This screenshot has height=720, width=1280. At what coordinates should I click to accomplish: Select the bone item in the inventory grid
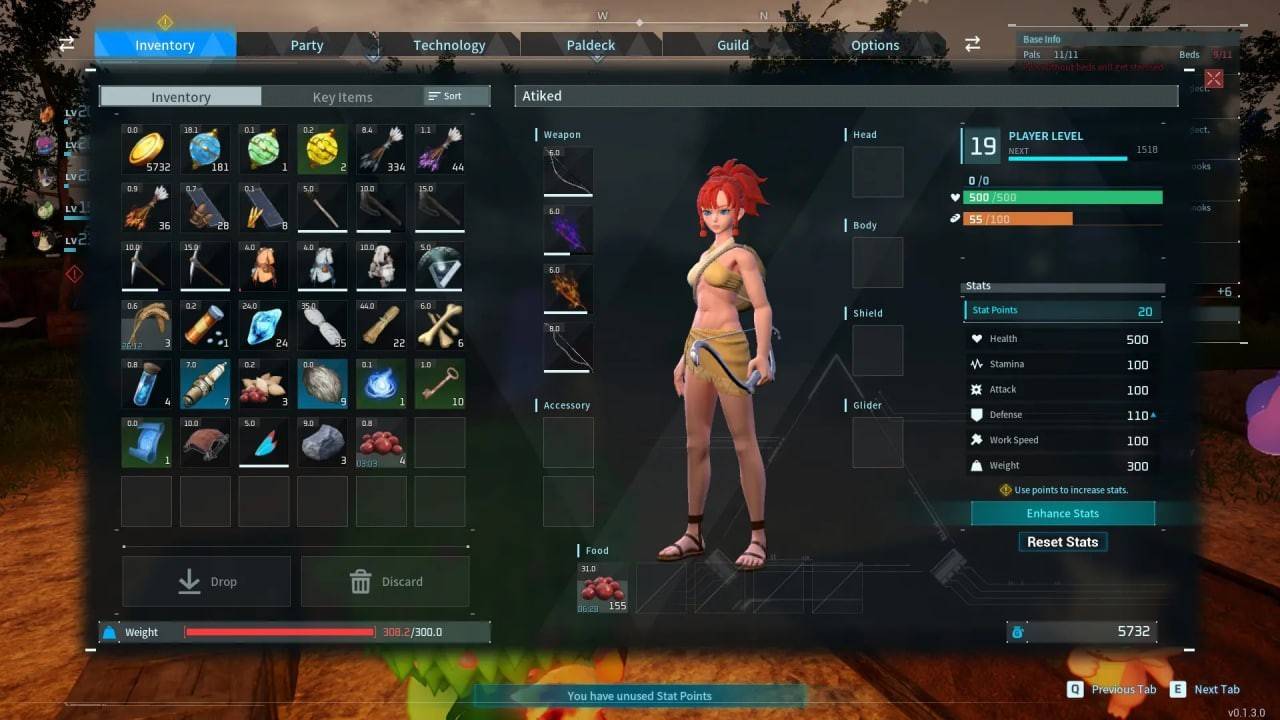[440, 325]
